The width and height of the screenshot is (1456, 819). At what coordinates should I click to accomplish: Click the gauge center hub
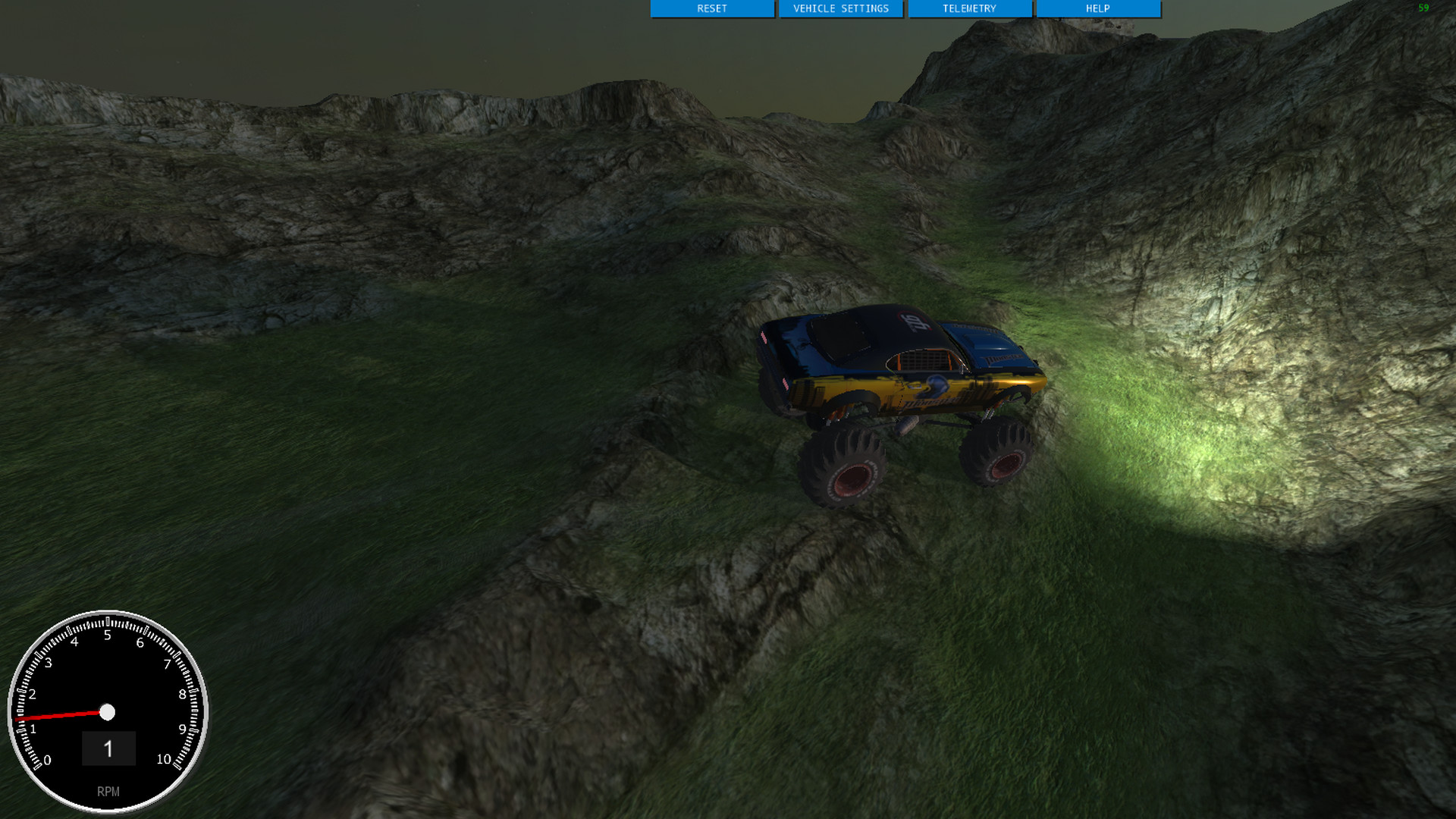pyautogui.click(x=108, y=712)
